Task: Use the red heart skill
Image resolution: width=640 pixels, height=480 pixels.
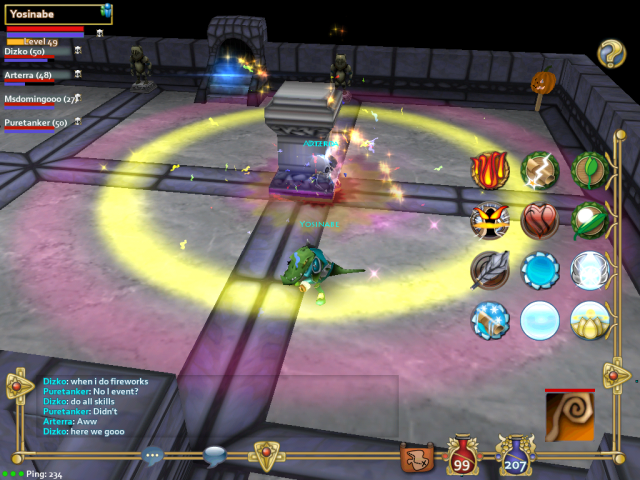Action: tap(540, 220)
